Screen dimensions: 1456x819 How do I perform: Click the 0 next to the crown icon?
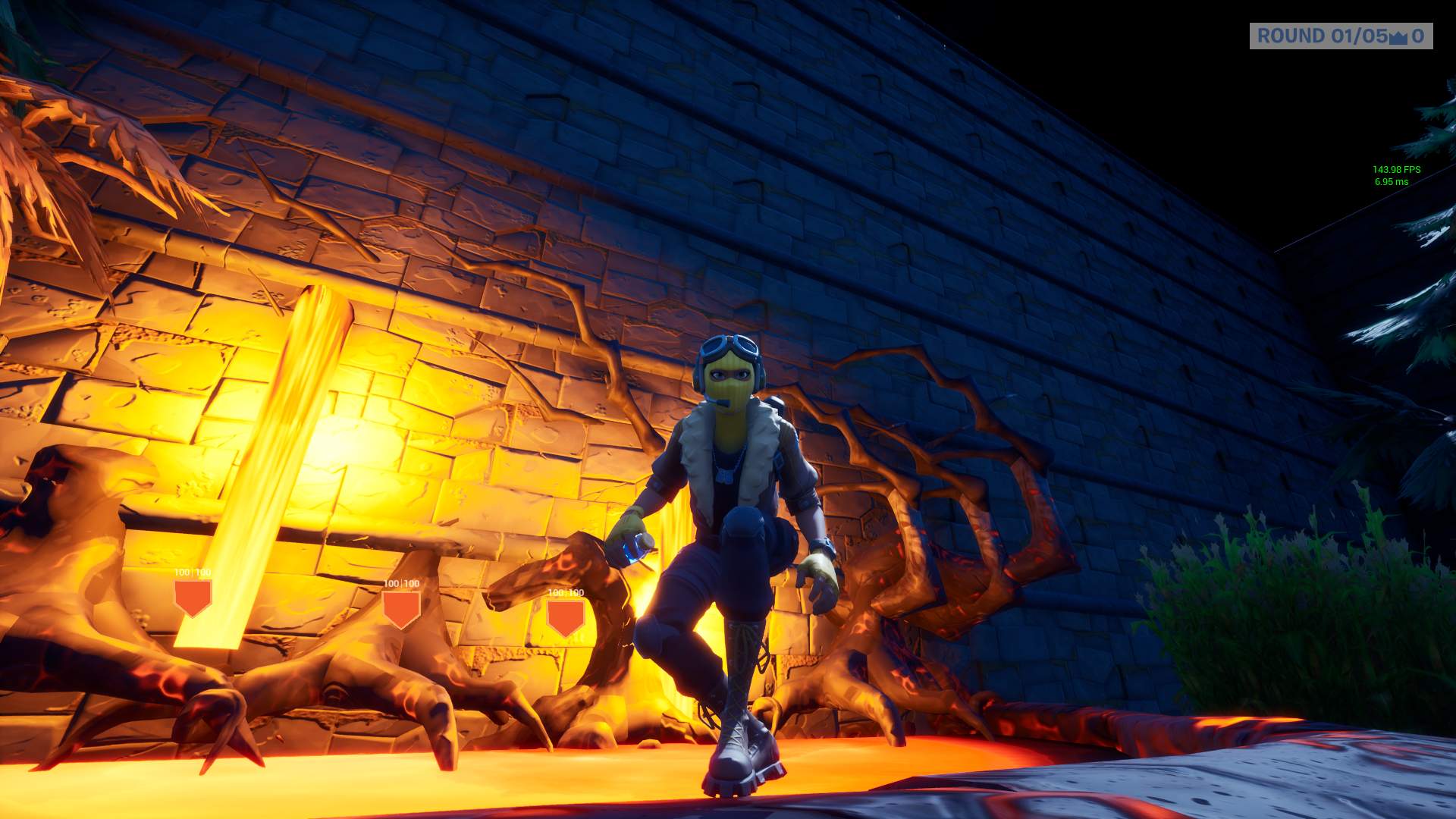(1420, 35)
